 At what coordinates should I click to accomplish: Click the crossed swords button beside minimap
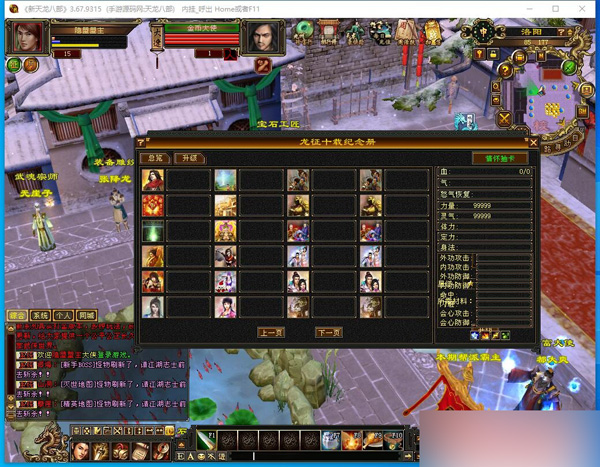tap(505, 119)
